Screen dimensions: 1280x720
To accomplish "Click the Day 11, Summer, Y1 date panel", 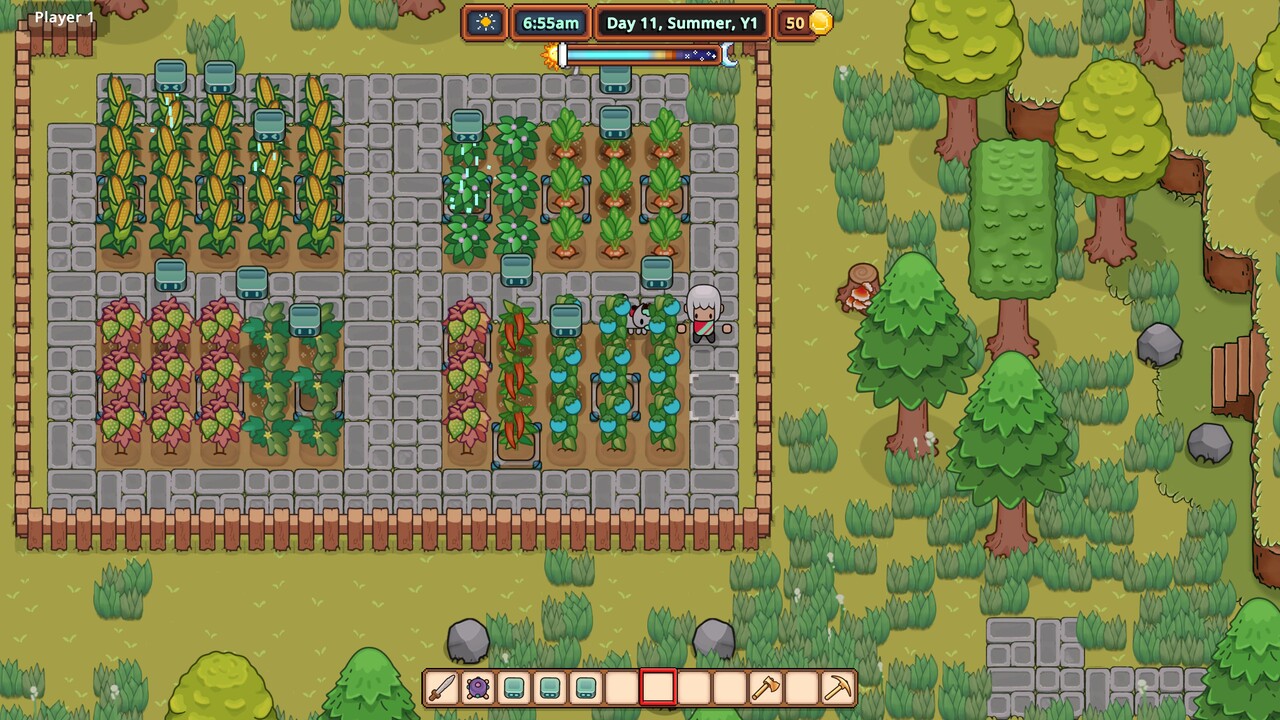I will click(681, 22).
